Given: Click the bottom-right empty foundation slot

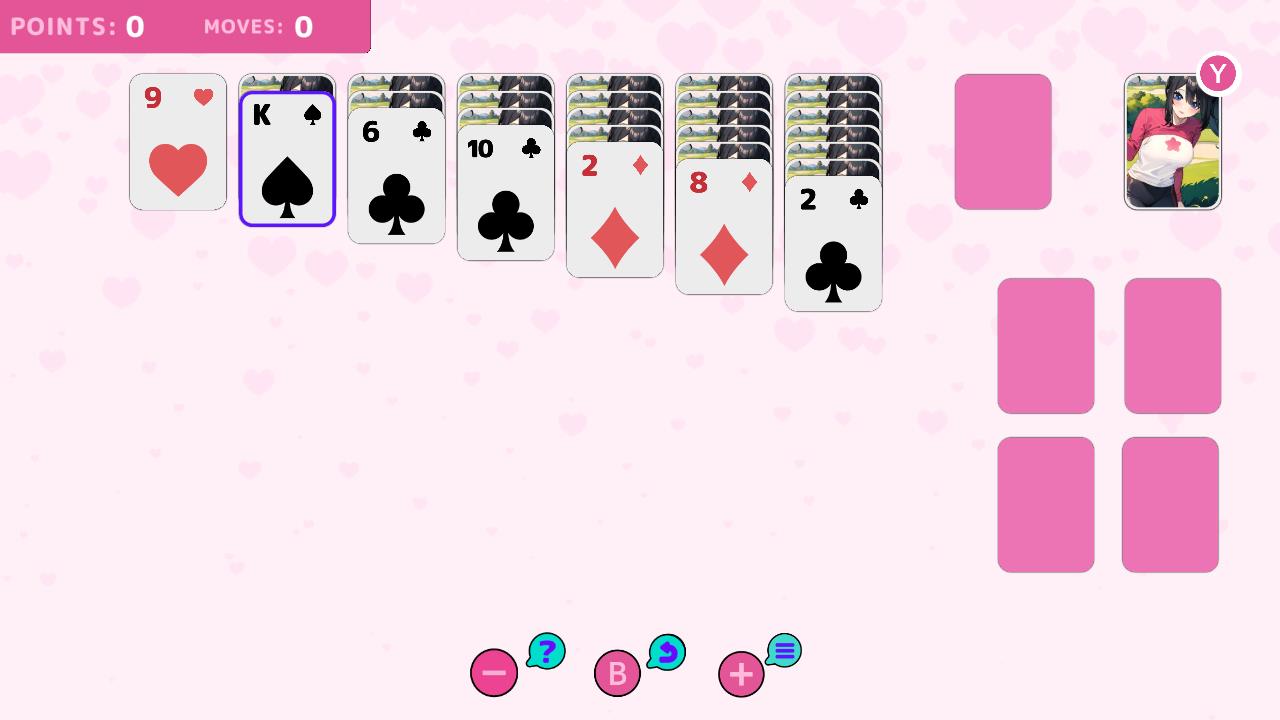Looking at the screenshot, I should pos(1172,503).
